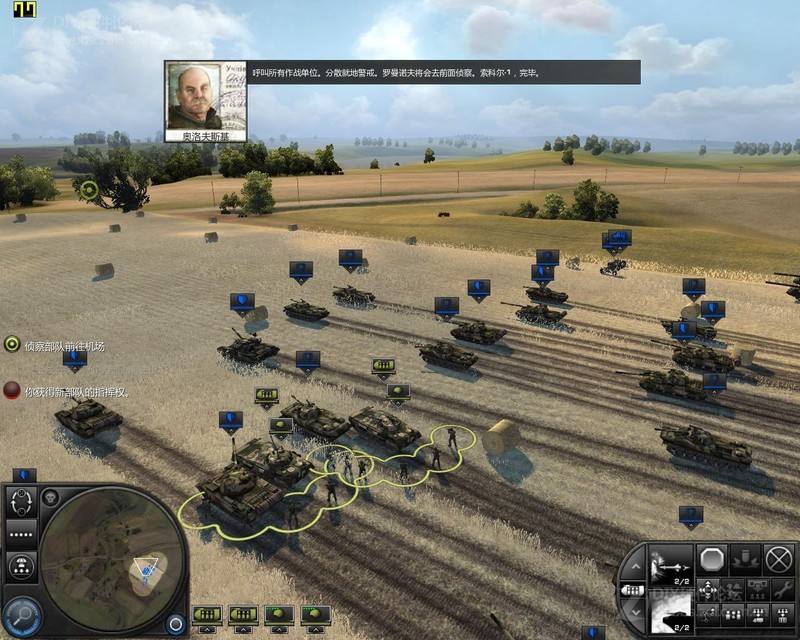This screenshot has width=800, height=640.
Task: Click the ring button at minimap corner
Action: (176, 622)
